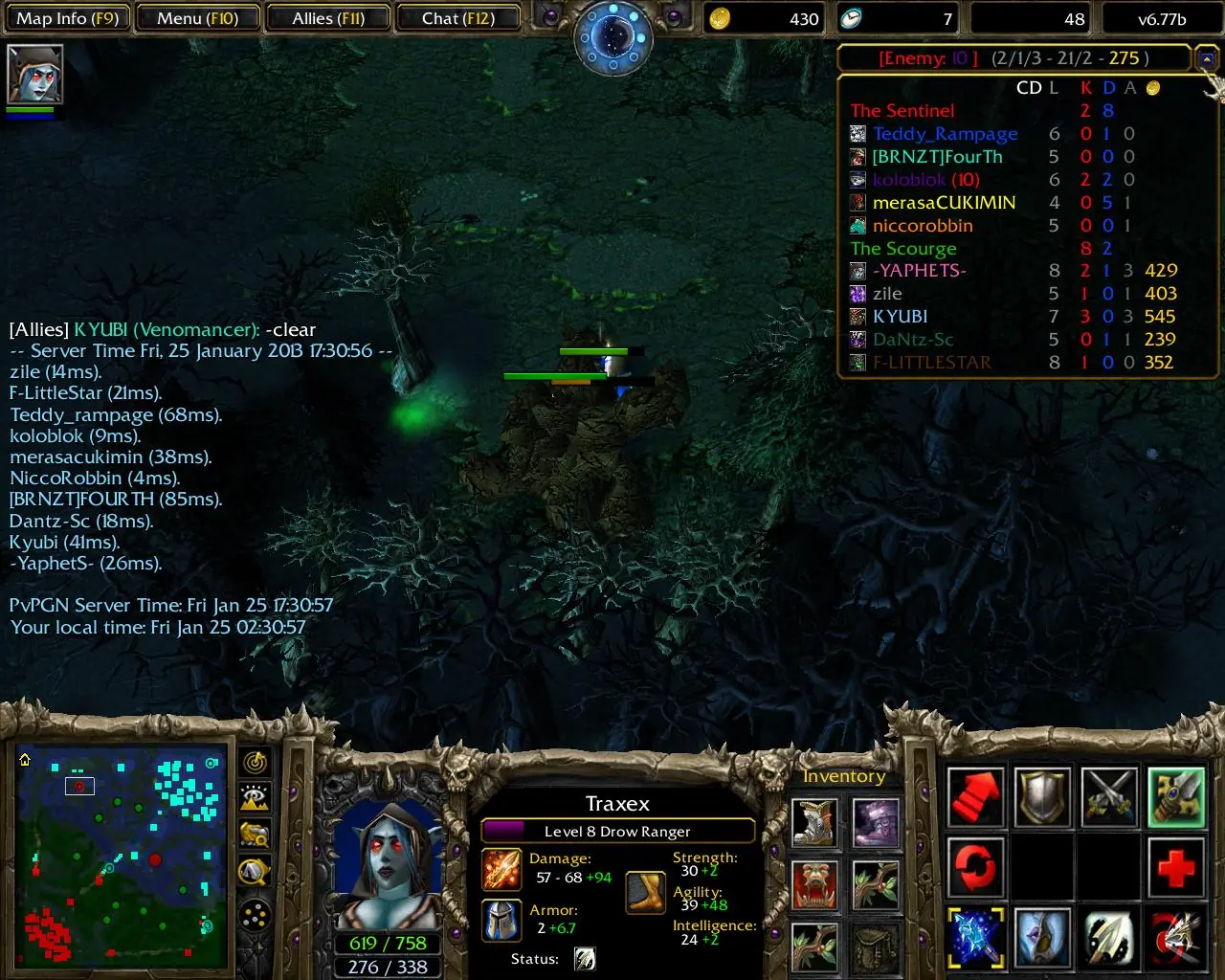Select the Drow Ranger hero icon at top-left
Screen dimensions: 1225x980
(34, 74)
